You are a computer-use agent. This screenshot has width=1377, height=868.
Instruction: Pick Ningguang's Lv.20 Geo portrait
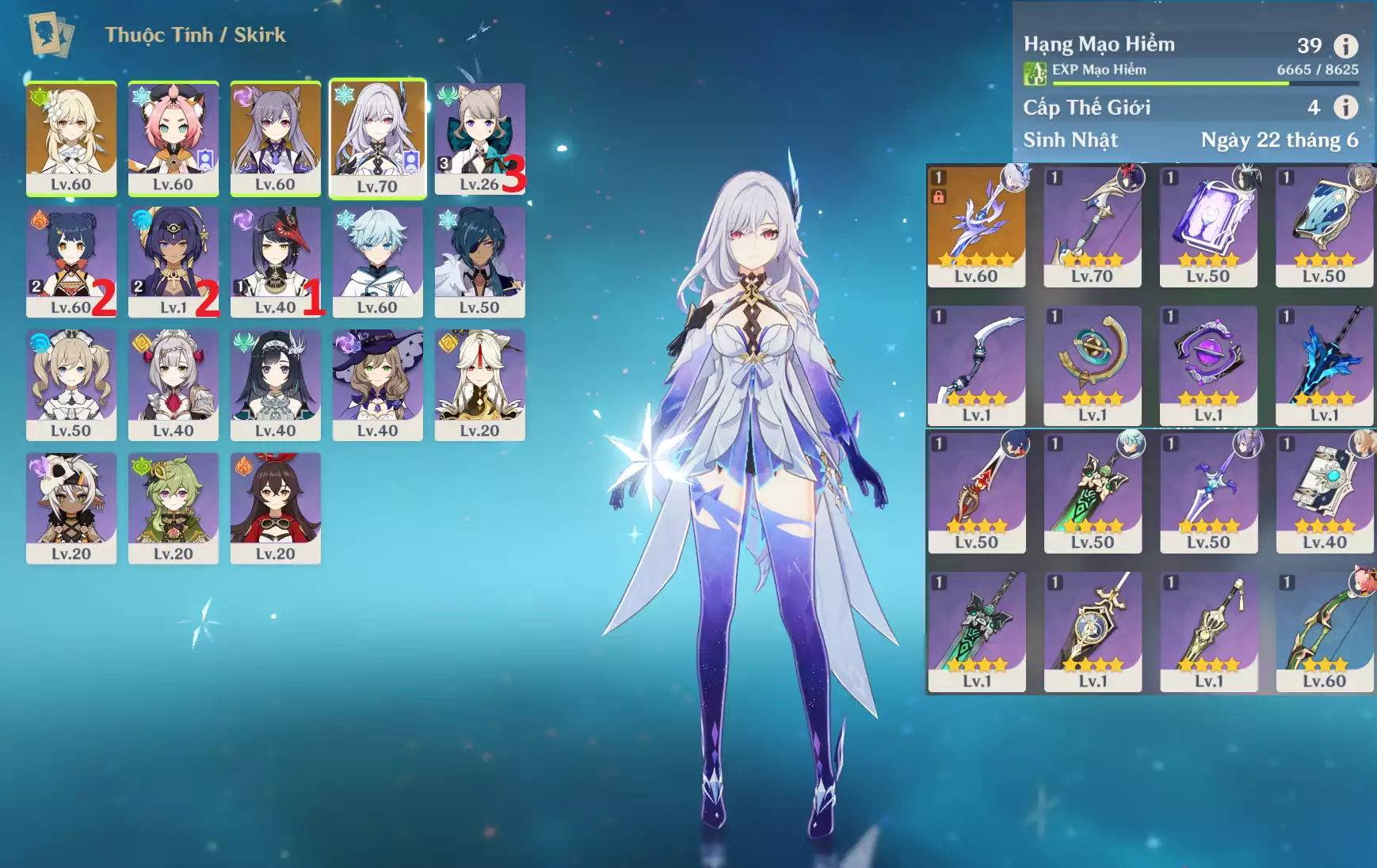coord(479,384)
